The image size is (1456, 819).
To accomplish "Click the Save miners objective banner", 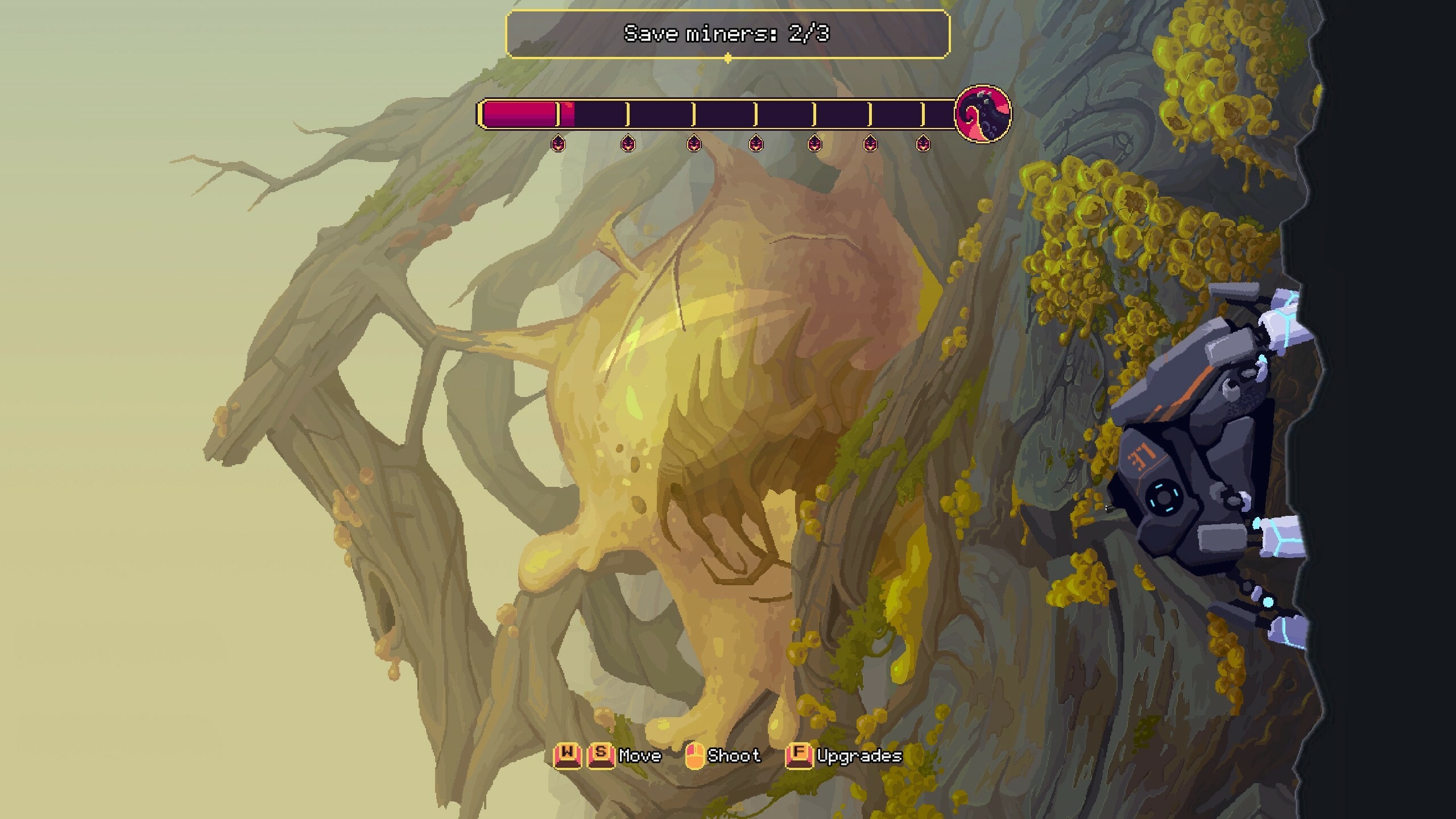I will tap(727, 34).
